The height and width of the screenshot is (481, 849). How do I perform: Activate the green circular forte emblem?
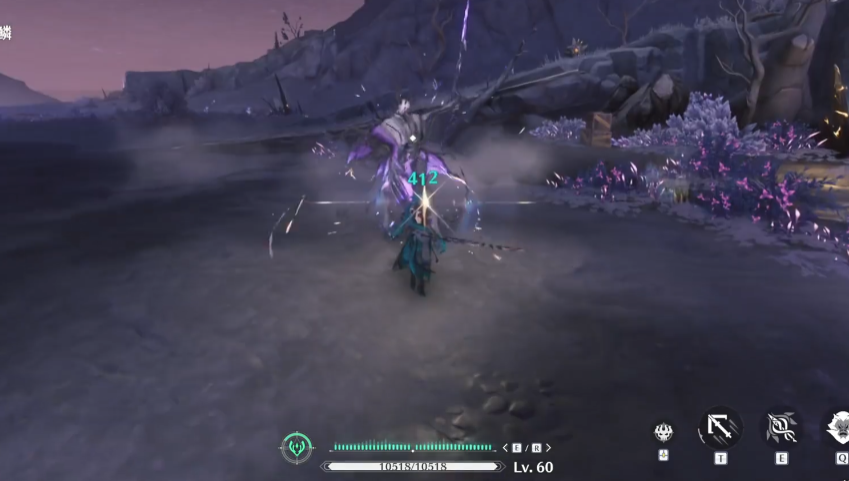[296, 446]
